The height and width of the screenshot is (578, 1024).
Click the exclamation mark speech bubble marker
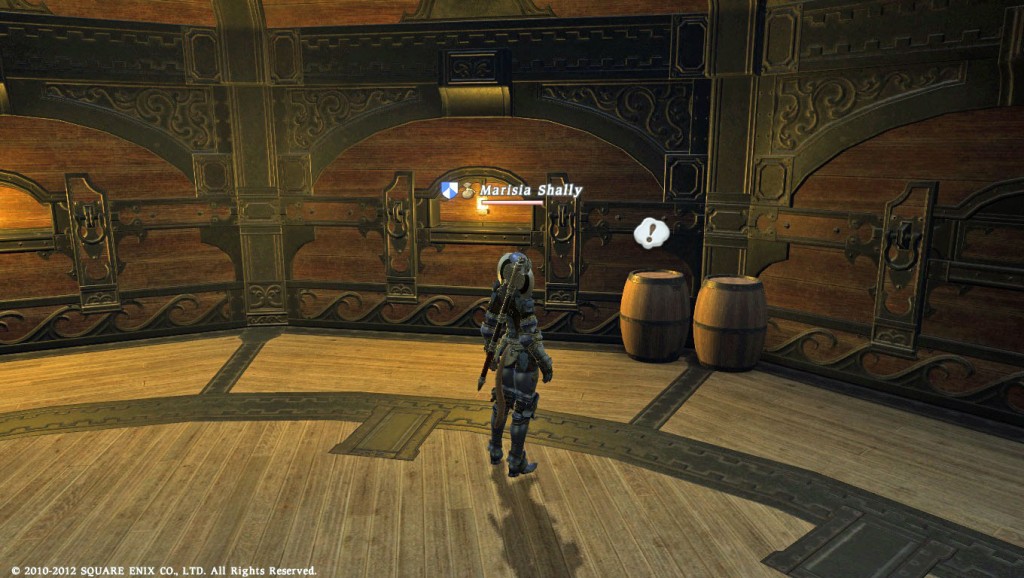click(x=651, y=234)
